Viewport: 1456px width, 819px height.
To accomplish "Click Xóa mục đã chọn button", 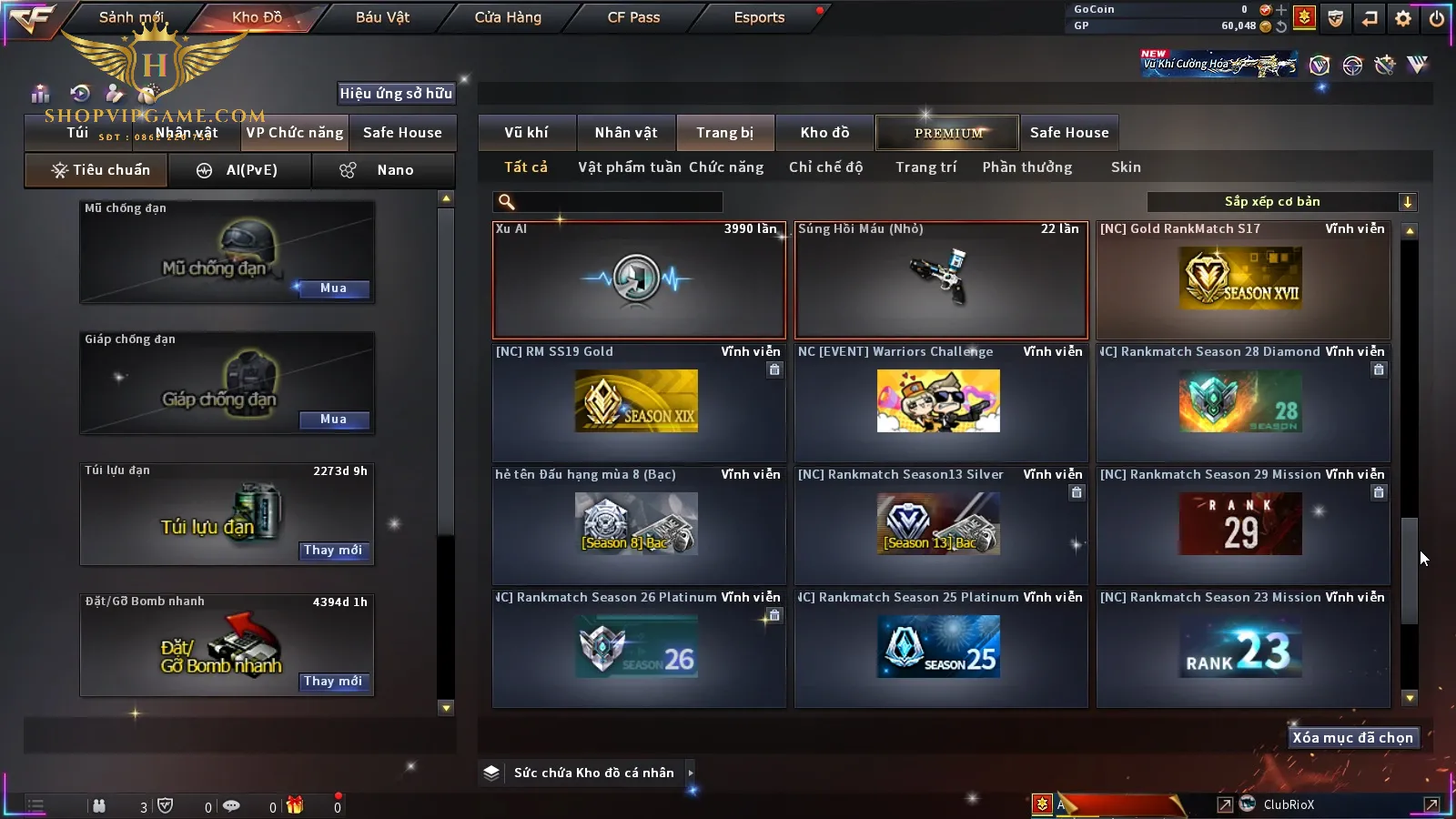I will pyautogui.click(x=1352, y=738).
